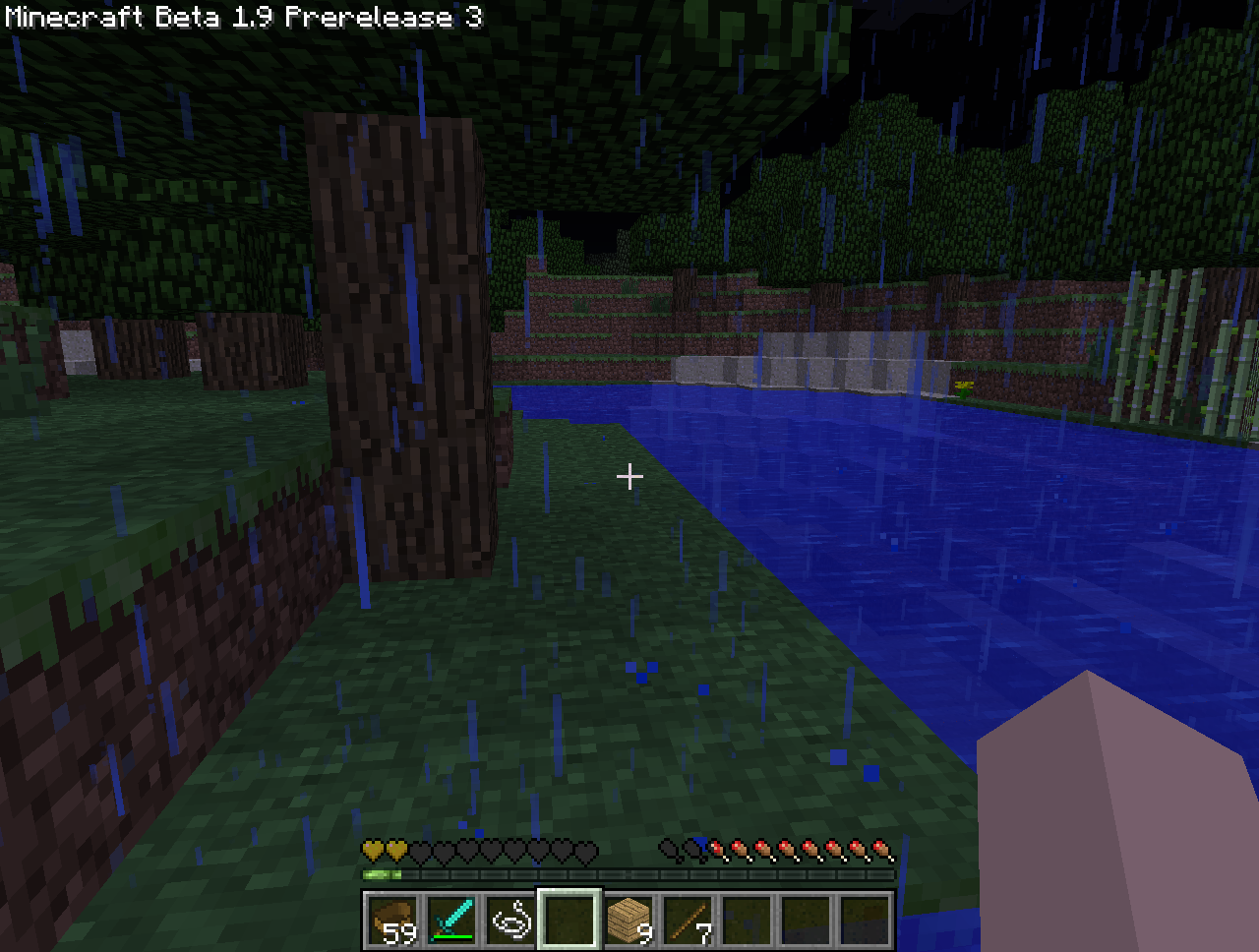Choose the wooden planks stack slot
This screenshot has width=1259, height=952.
pos(629,921)
